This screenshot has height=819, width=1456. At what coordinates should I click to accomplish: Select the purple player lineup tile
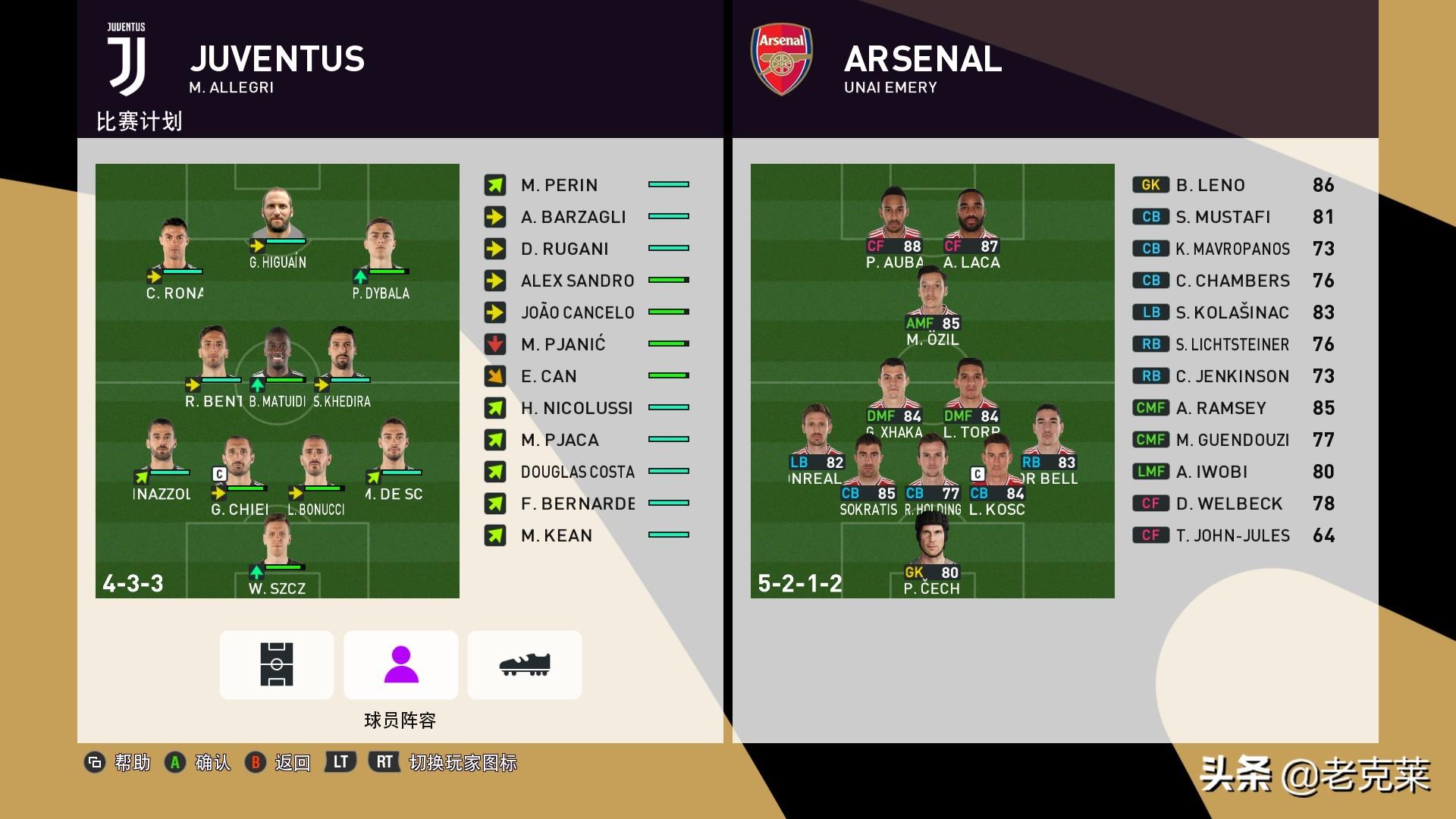tap(400, 664)
